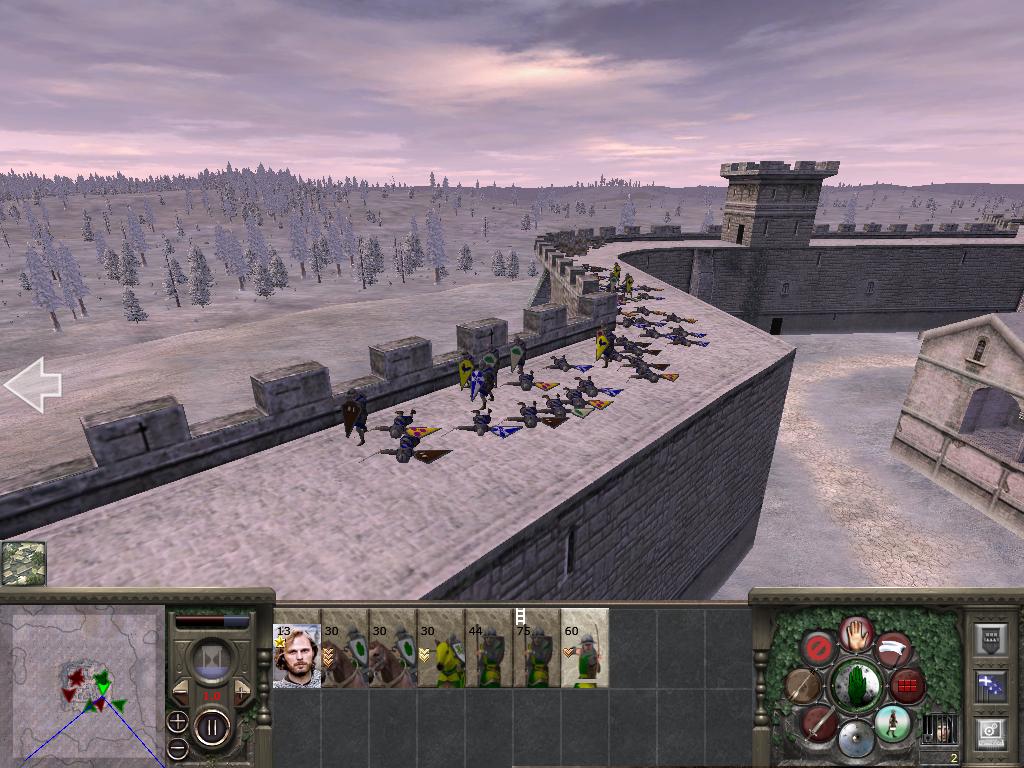Select the unit card with 44 soldiers
This screenshot has width=1024, height=768.
tap(489, 656)
